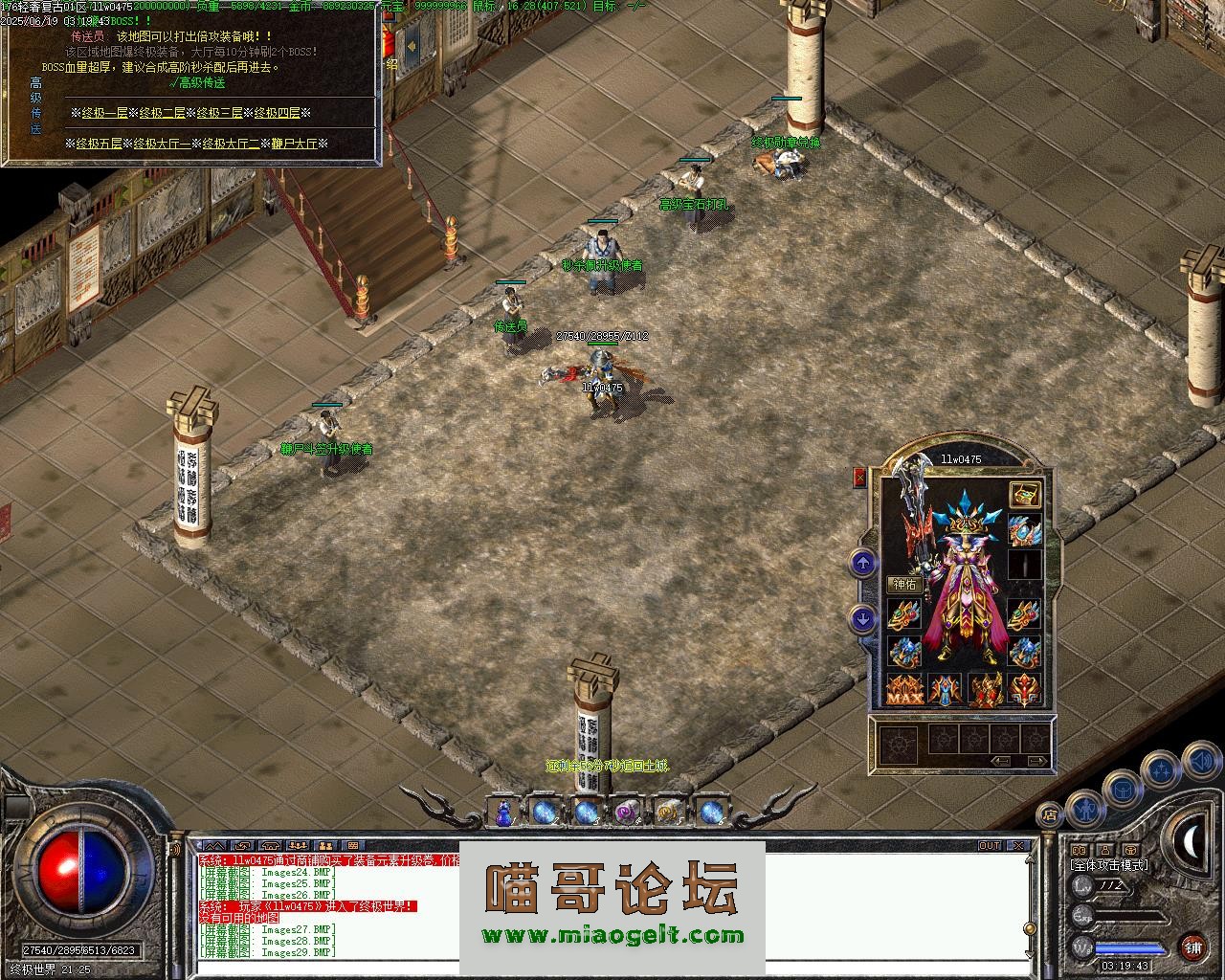Open the 店 shop button
Image resolution: width=1225 pixels, height=980 pixels.
coord(1050,816)
